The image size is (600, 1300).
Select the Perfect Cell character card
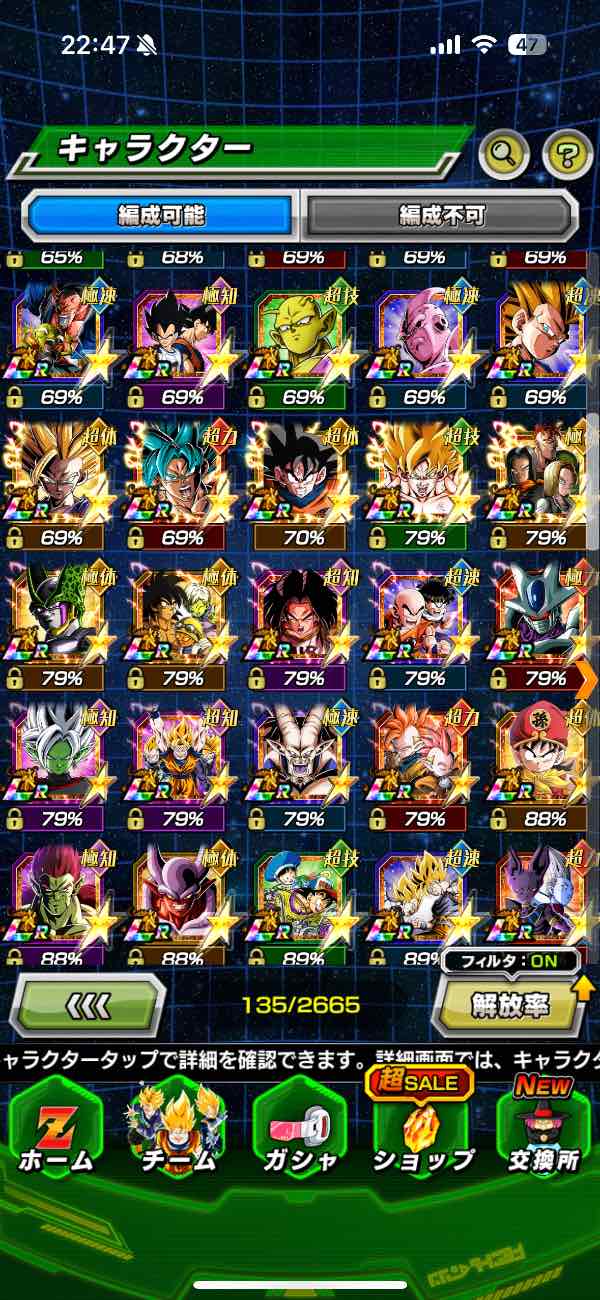[59, 615]
